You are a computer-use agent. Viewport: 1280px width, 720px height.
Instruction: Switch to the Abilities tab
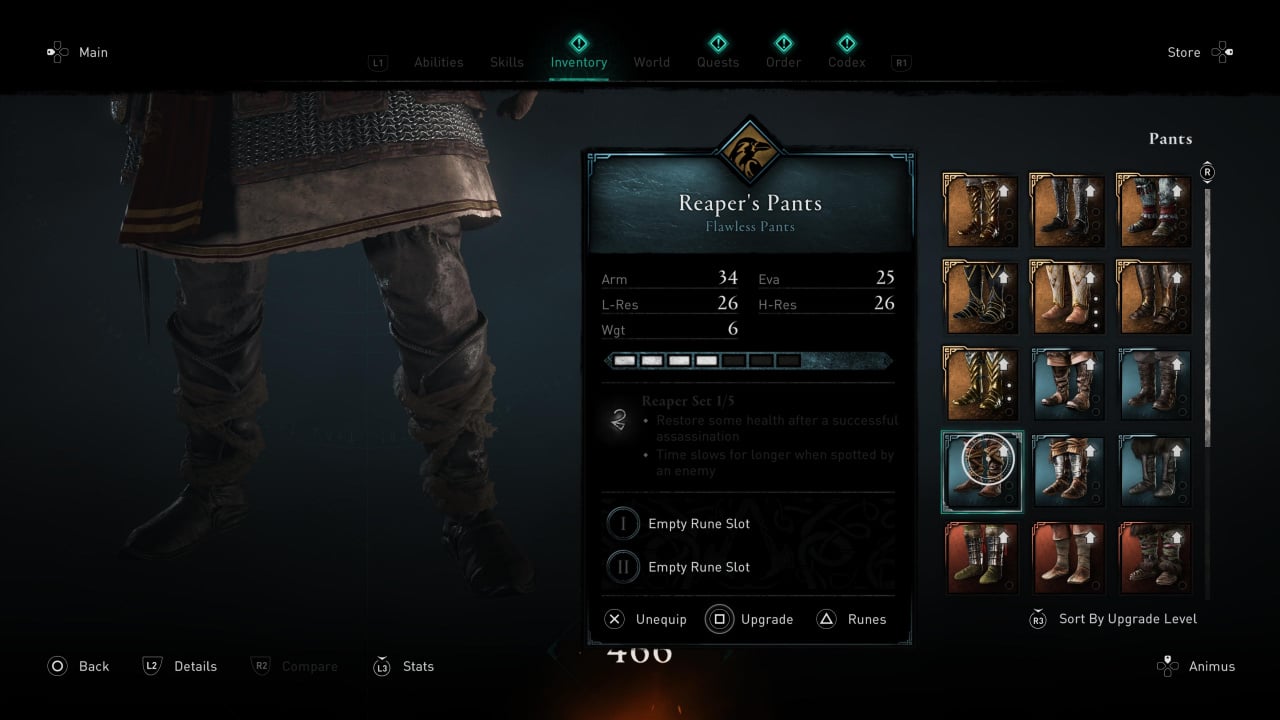pos(438,62)
